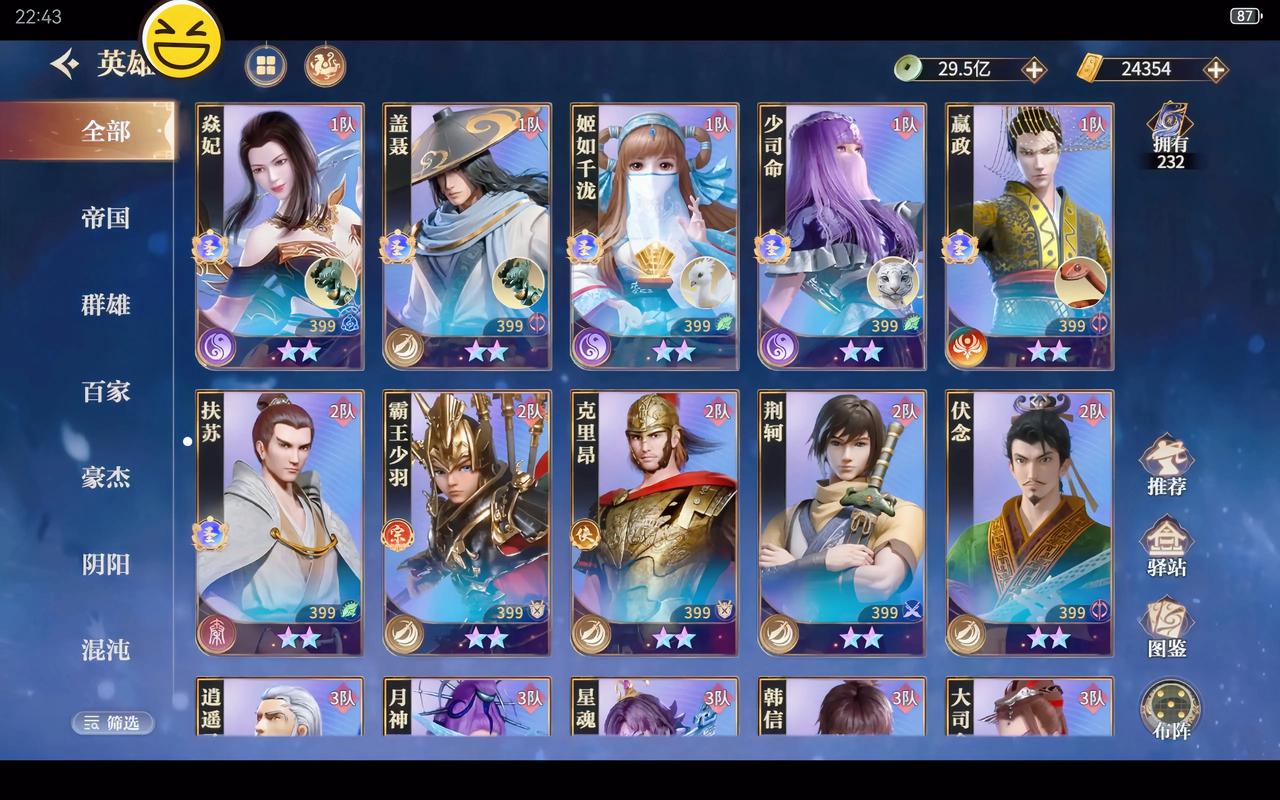Open the 筛选 filter button
Viewport: 1280px width, 800px height.
[113, 722]
